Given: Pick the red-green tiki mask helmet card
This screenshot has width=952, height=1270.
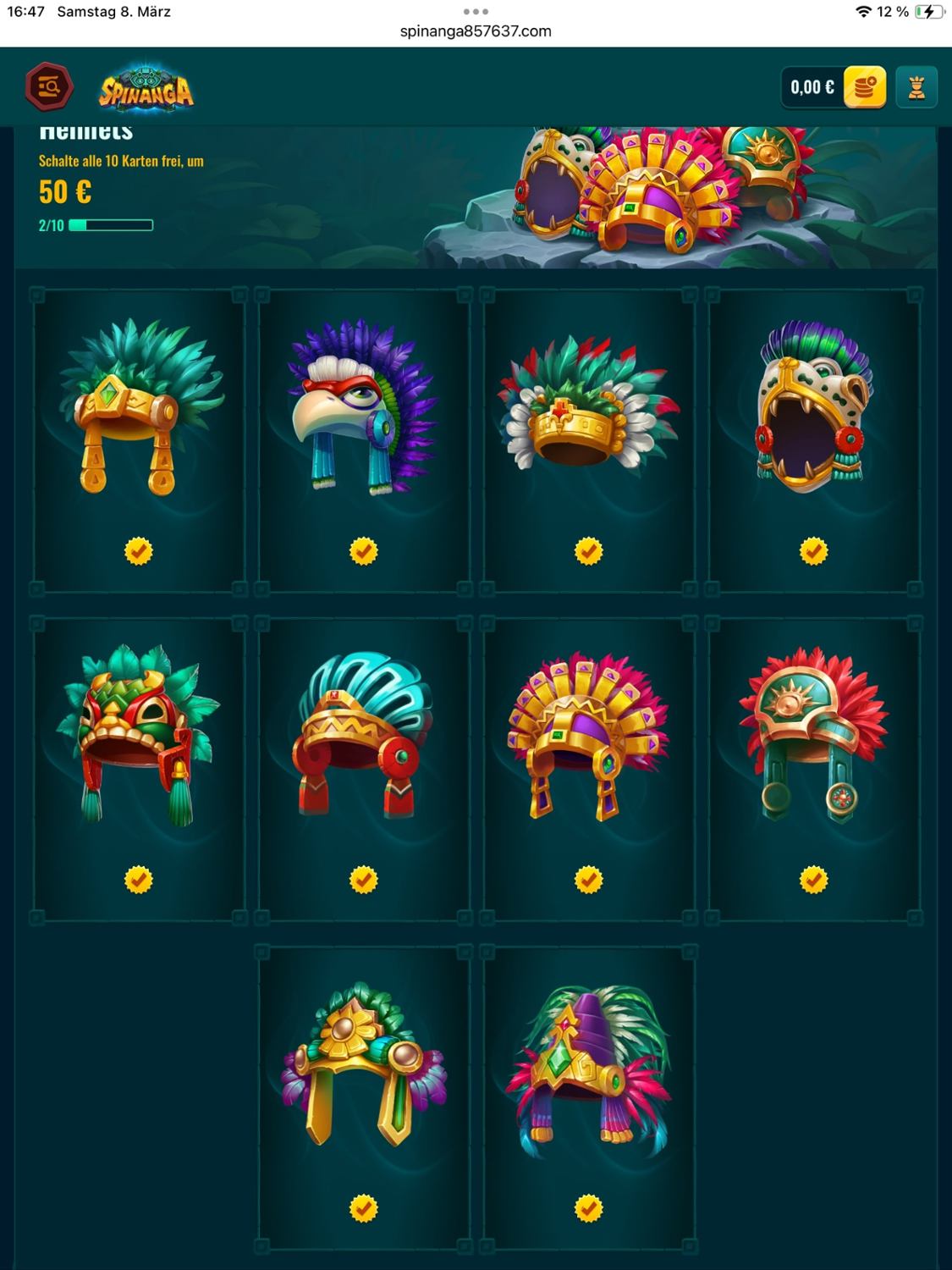Looking at the screenshot, I should [139, 769].
